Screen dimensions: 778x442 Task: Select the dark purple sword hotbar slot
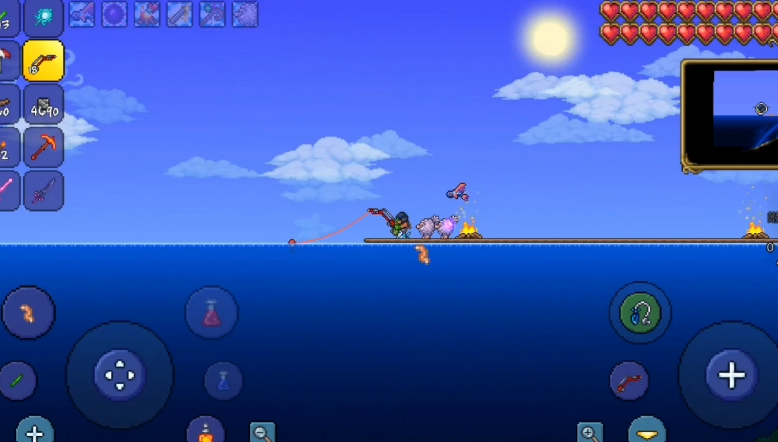click(43, 190)
